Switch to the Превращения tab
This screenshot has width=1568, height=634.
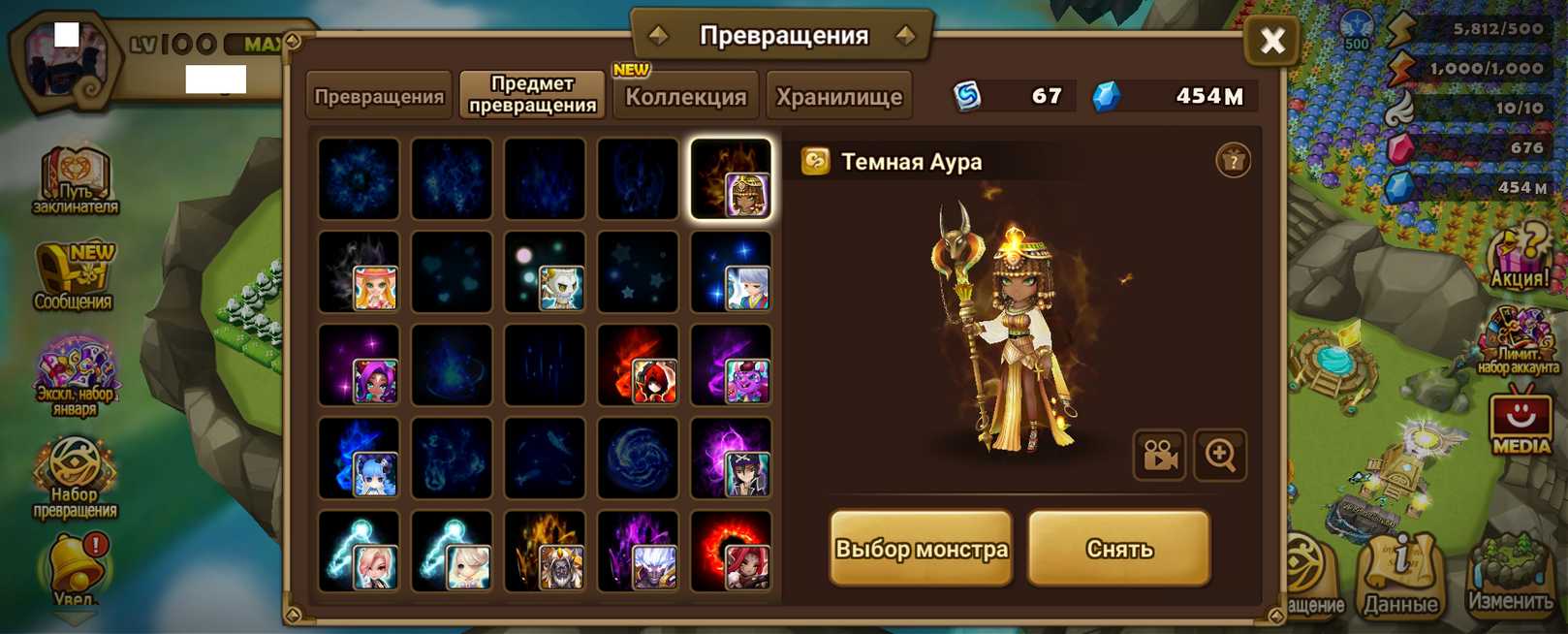pos(379,96)
